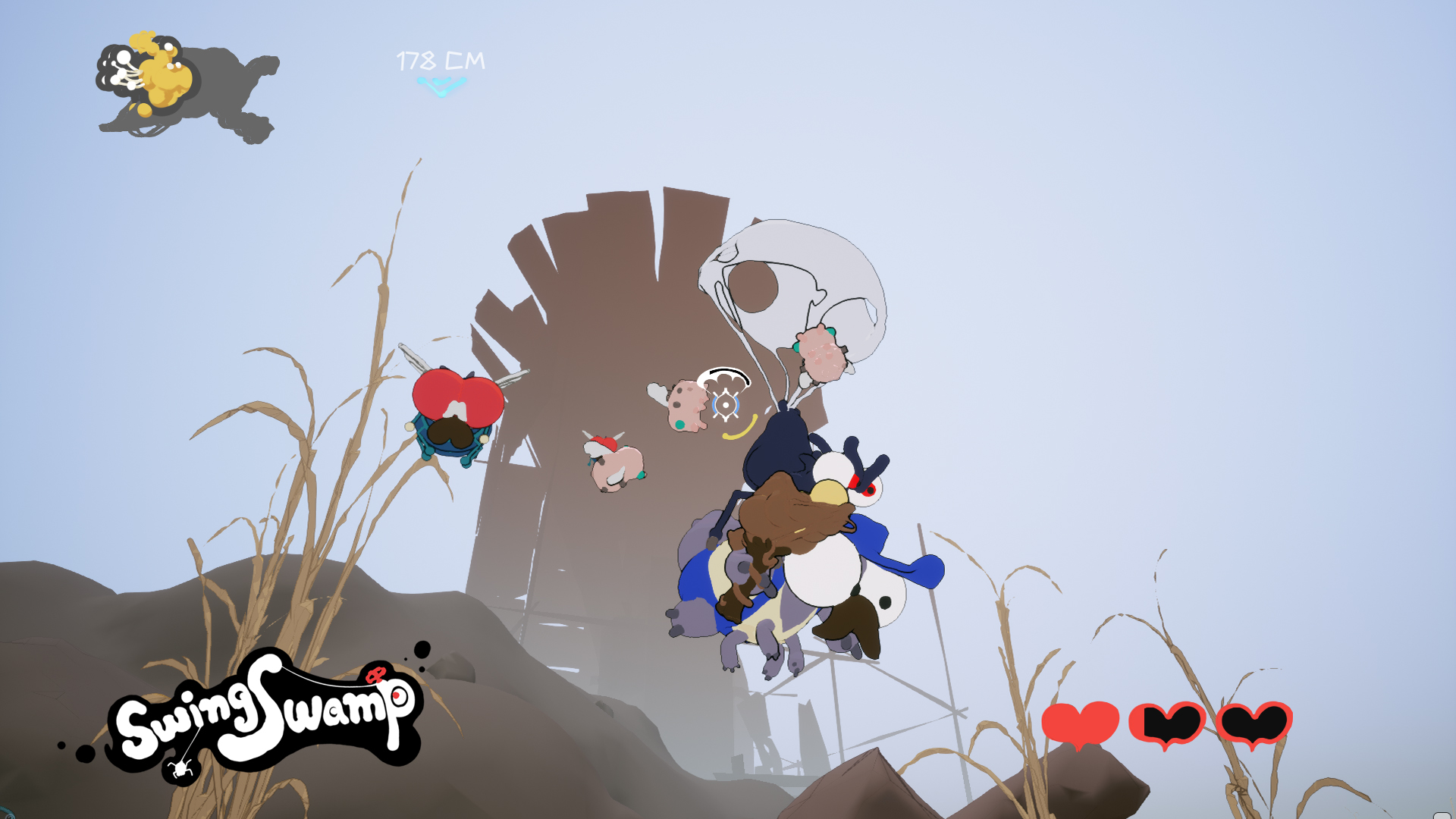Image resolution: width=1456 pixels, height=819 pixels.
Task: Click the crosshair aiming reticle
Action: coord(726,405)
